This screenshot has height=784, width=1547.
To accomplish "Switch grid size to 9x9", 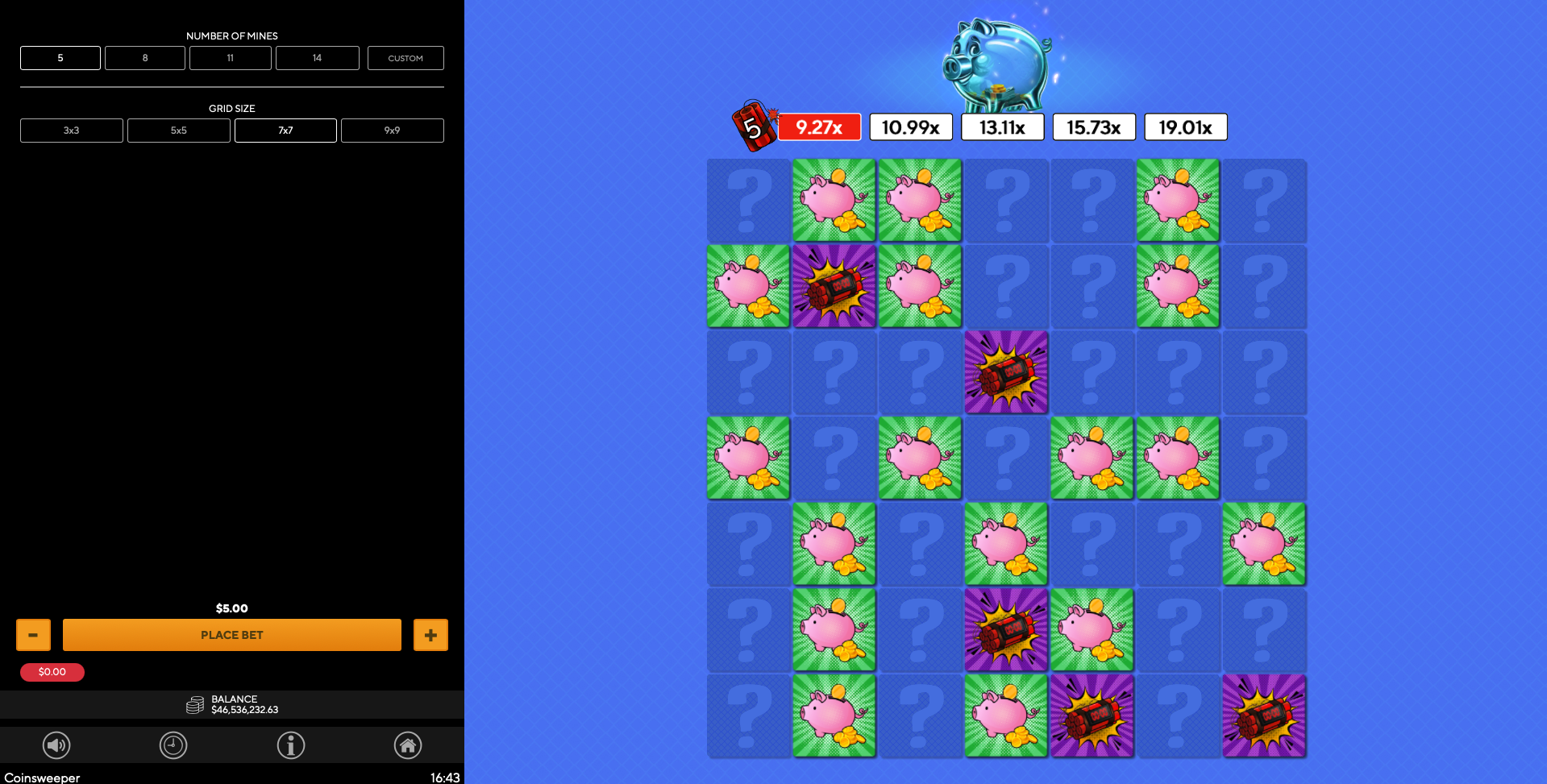I will (x=392, y=130).
